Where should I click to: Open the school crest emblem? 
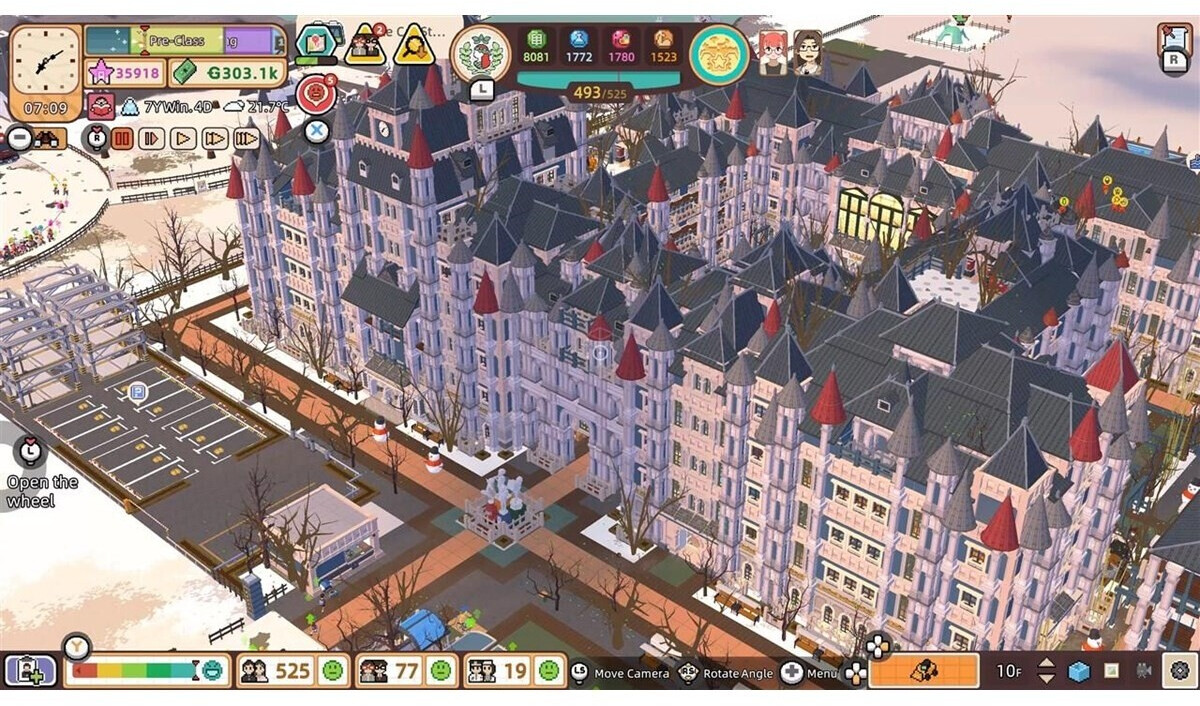point(482,54)
